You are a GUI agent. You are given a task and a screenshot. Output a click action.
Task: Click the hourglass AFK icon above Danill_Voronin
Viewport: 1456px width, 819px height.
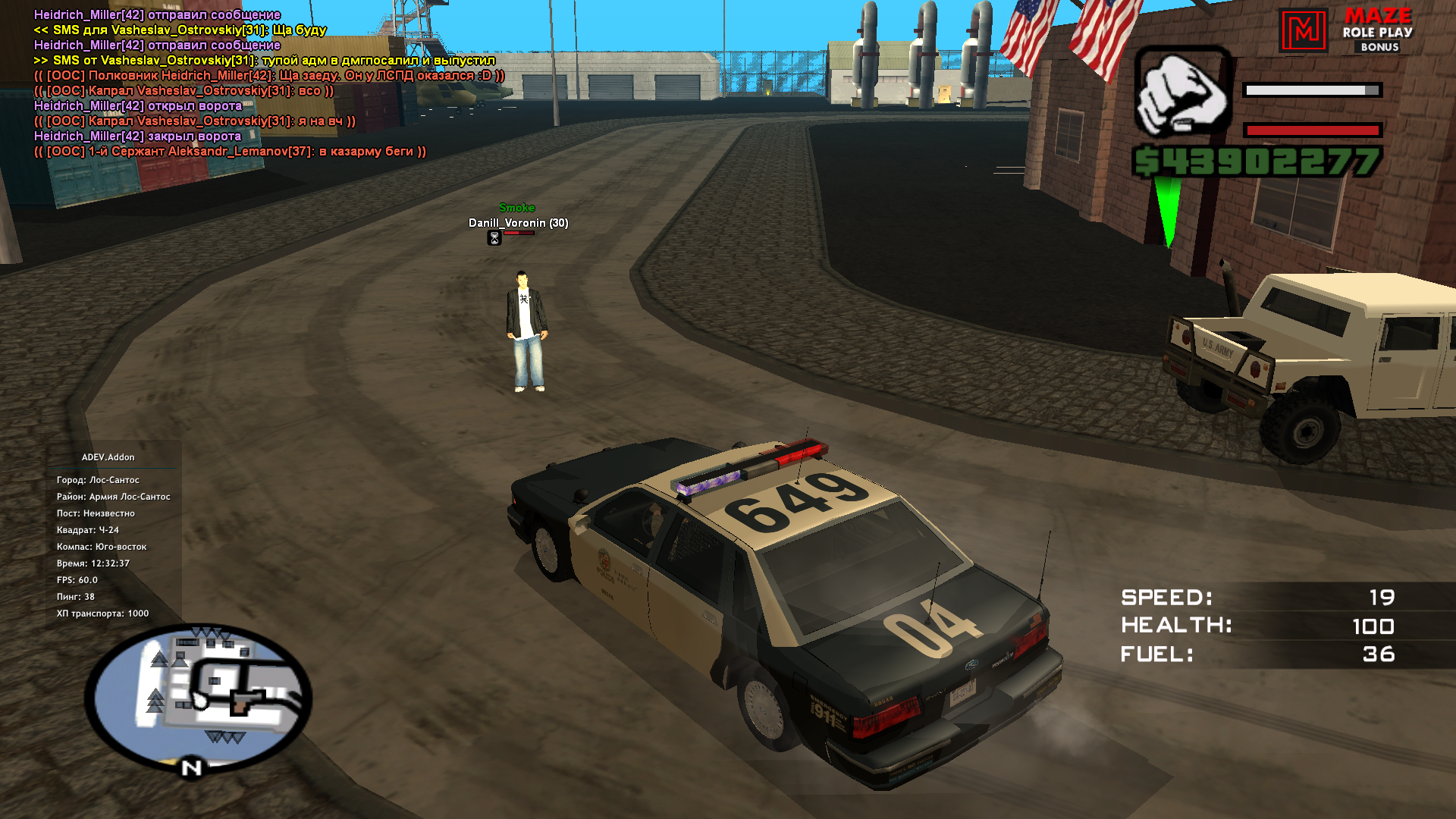[493, 239]
